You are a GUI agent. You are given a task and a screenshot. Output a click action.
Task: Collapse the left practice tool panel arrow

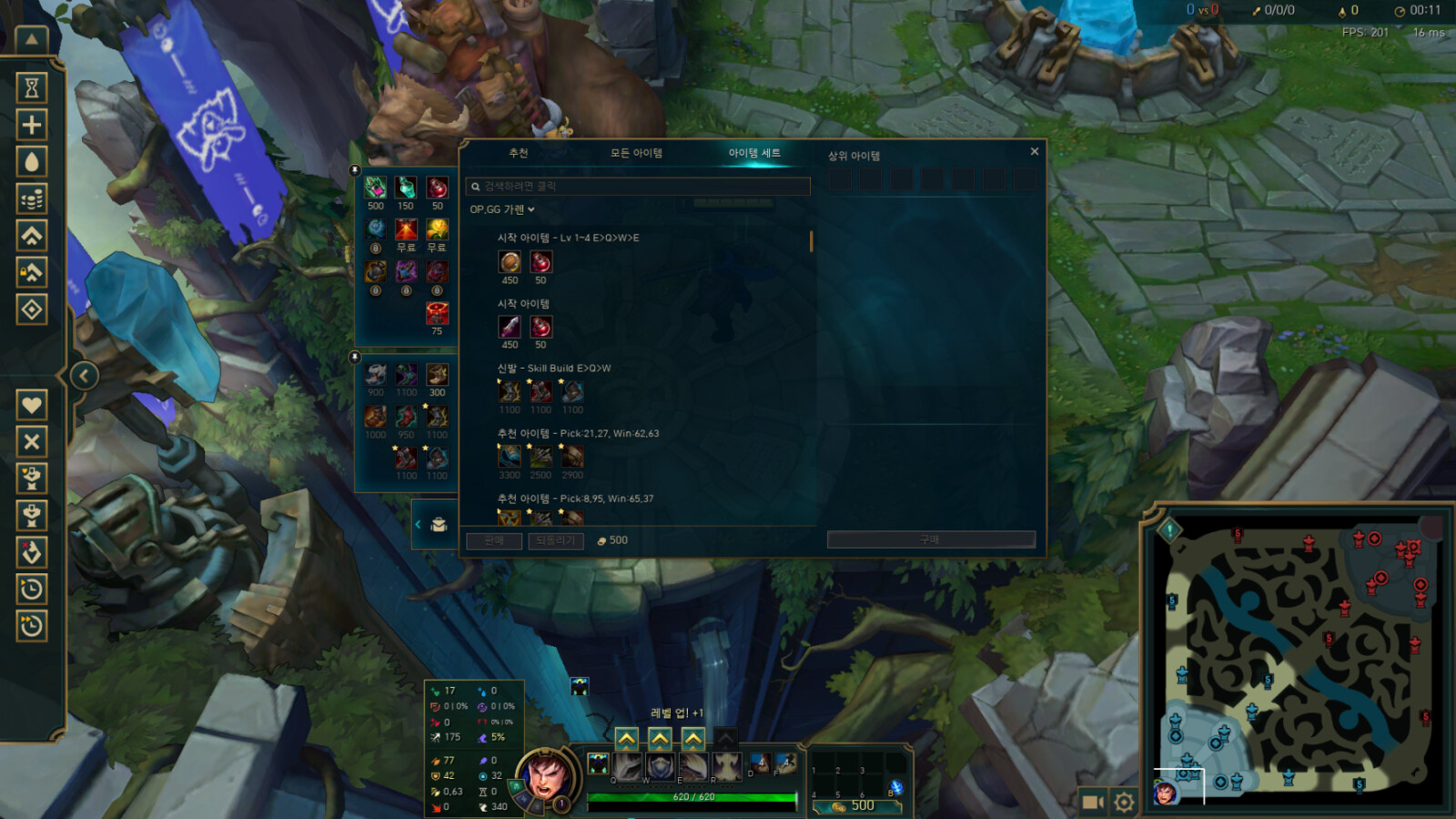[84, 376]
